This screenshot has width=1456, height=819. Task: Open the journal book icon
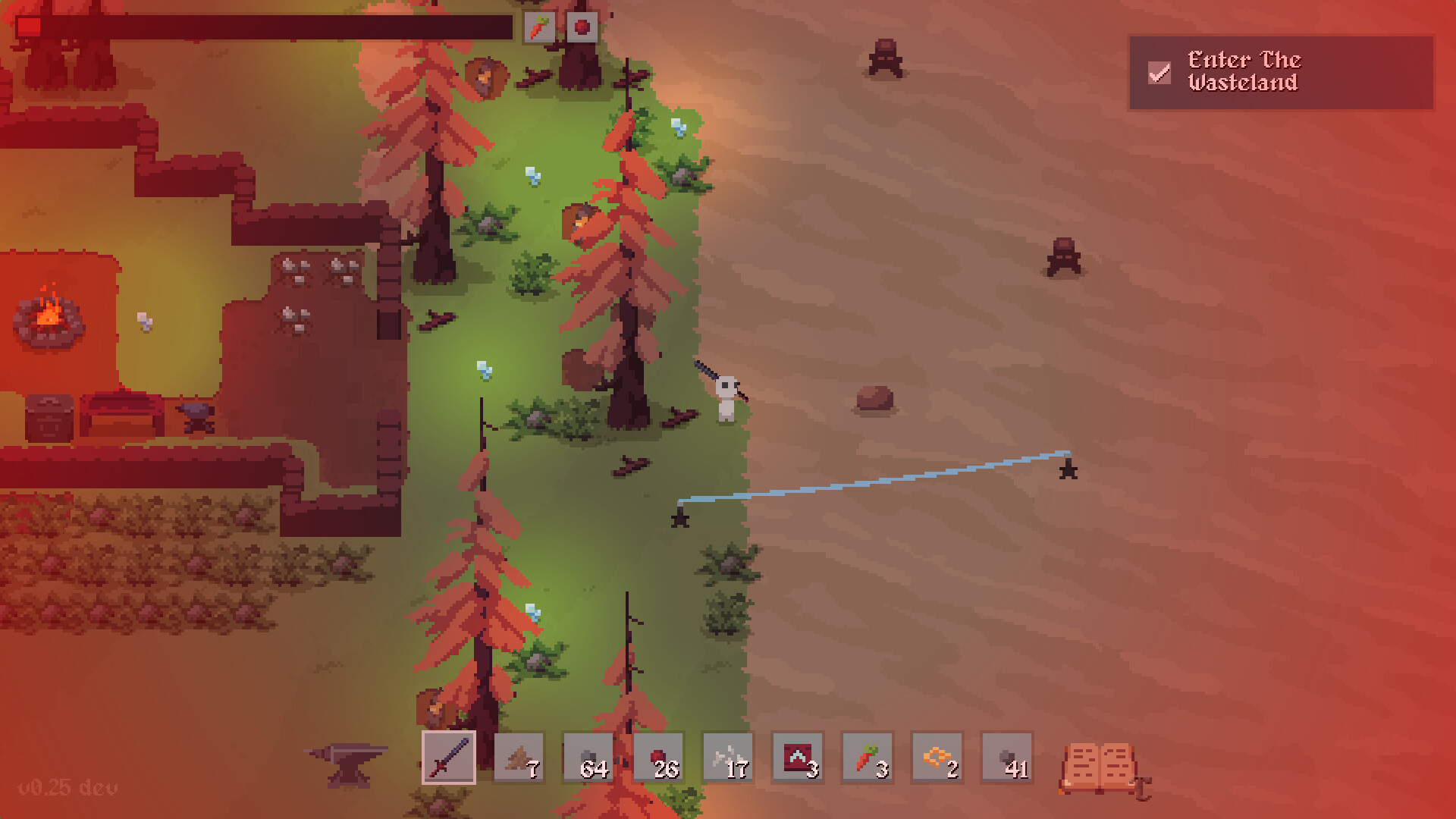point(1100,769)
